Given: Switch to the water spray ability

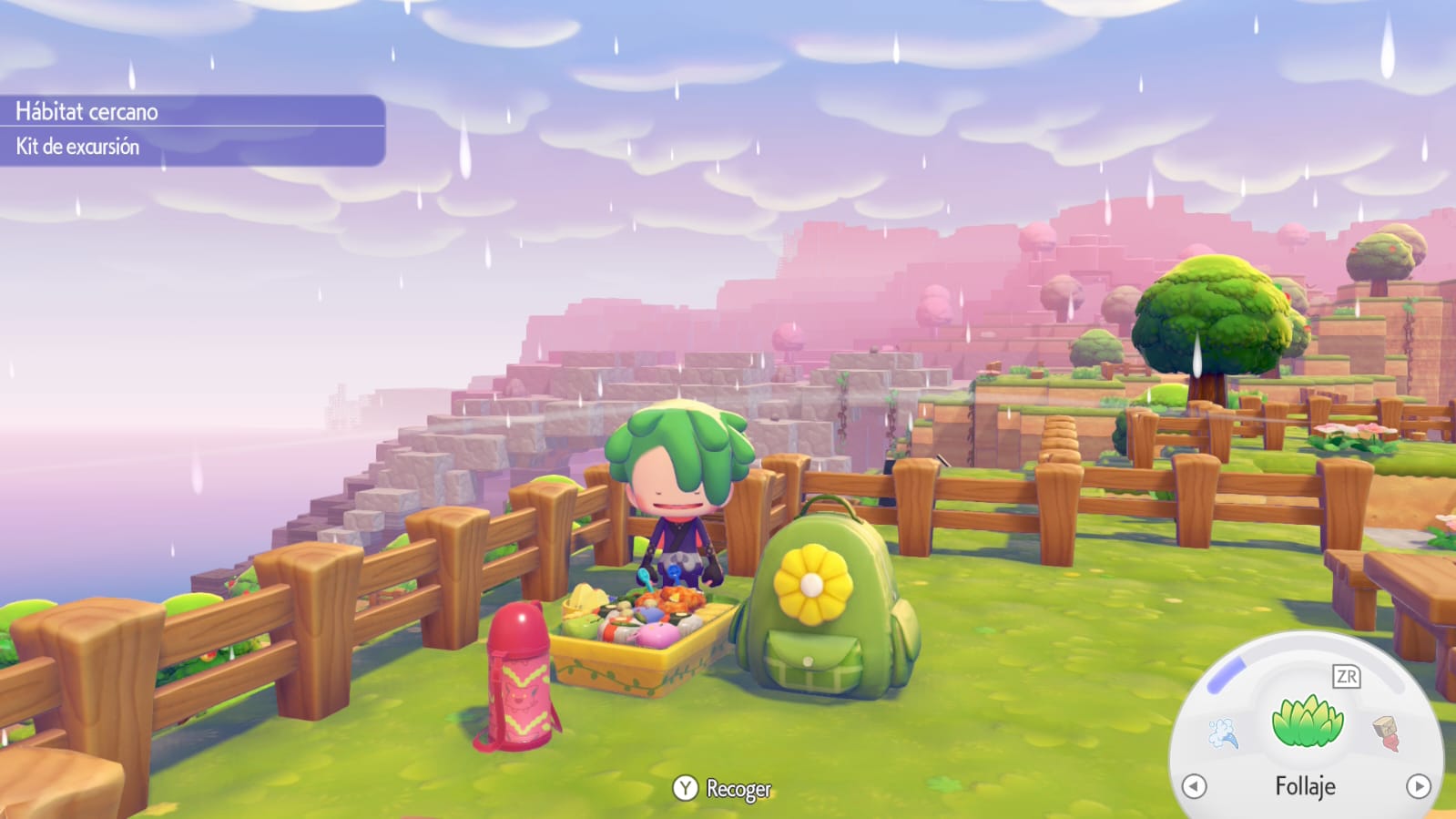Looking at the screenshot, I should (x=1223, y=732).
